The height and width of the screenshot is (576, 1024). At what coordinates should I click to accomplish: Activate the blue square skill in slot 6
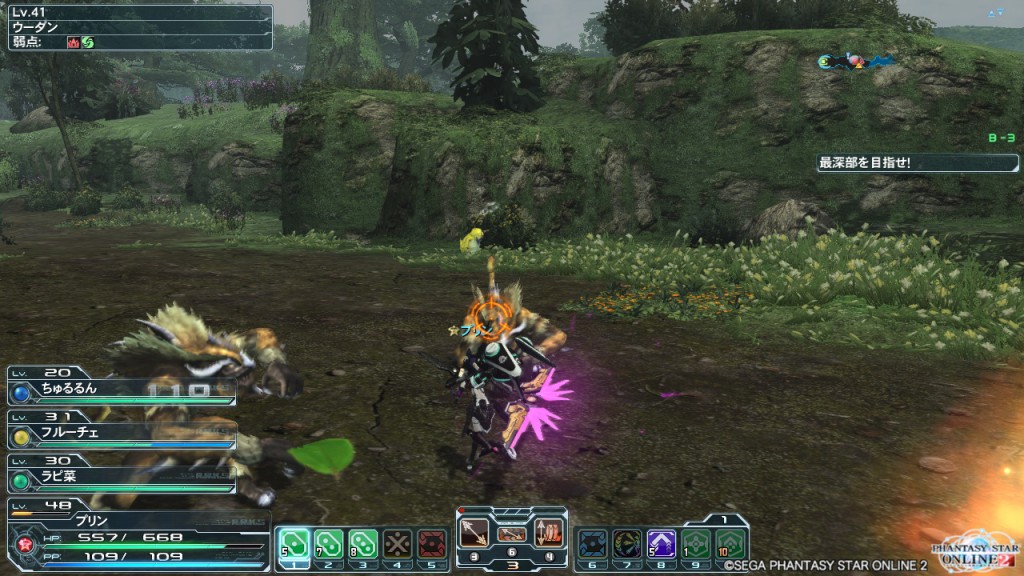592,543
